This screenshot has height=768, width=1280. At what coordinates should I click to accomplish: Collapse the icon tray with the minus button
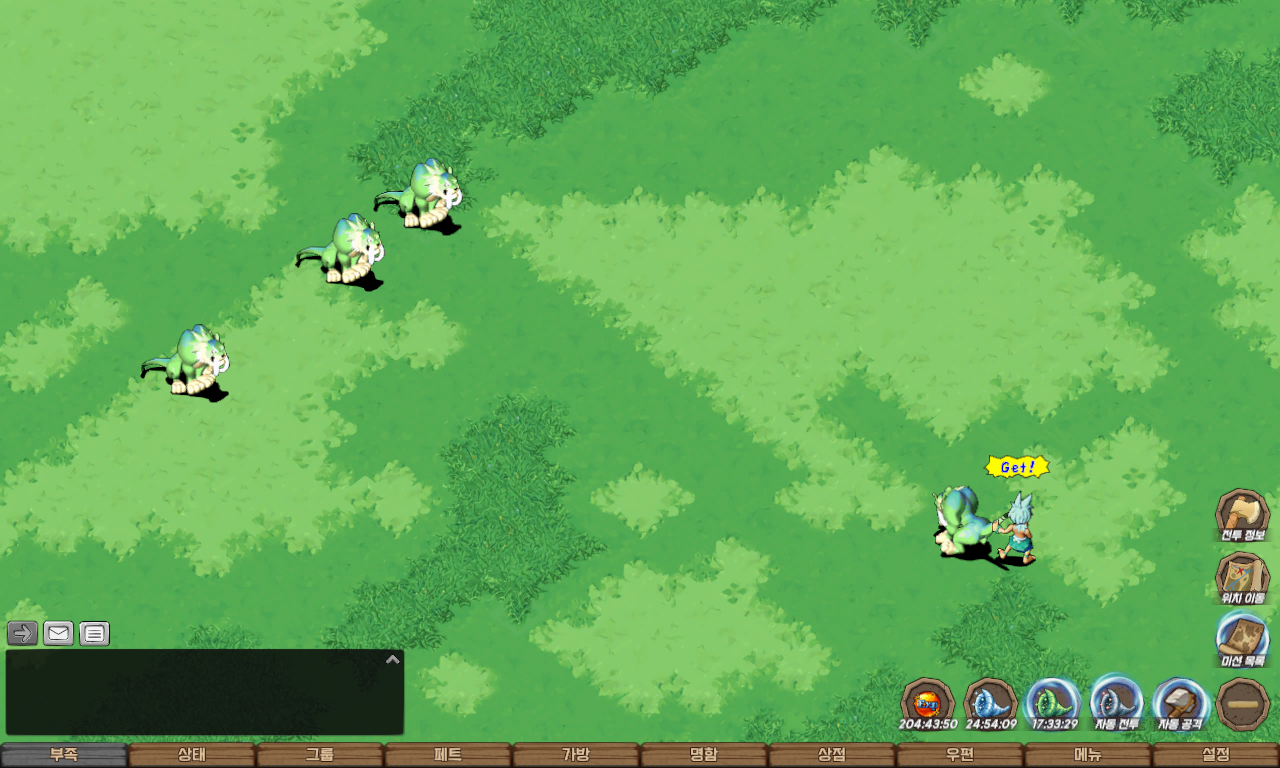[x=1243, y=704]
